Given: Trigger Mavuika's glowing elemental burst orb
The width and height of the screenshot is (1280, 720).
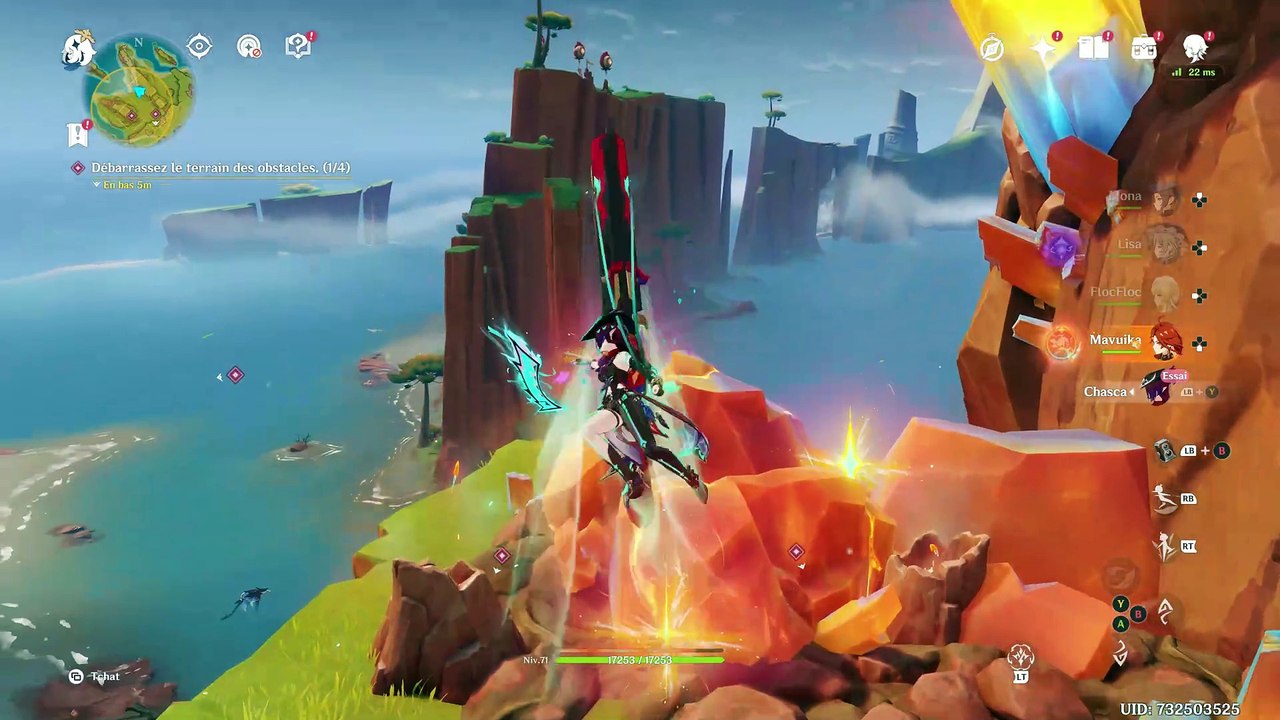Looking at the screenshot, I should point(1062,343).
